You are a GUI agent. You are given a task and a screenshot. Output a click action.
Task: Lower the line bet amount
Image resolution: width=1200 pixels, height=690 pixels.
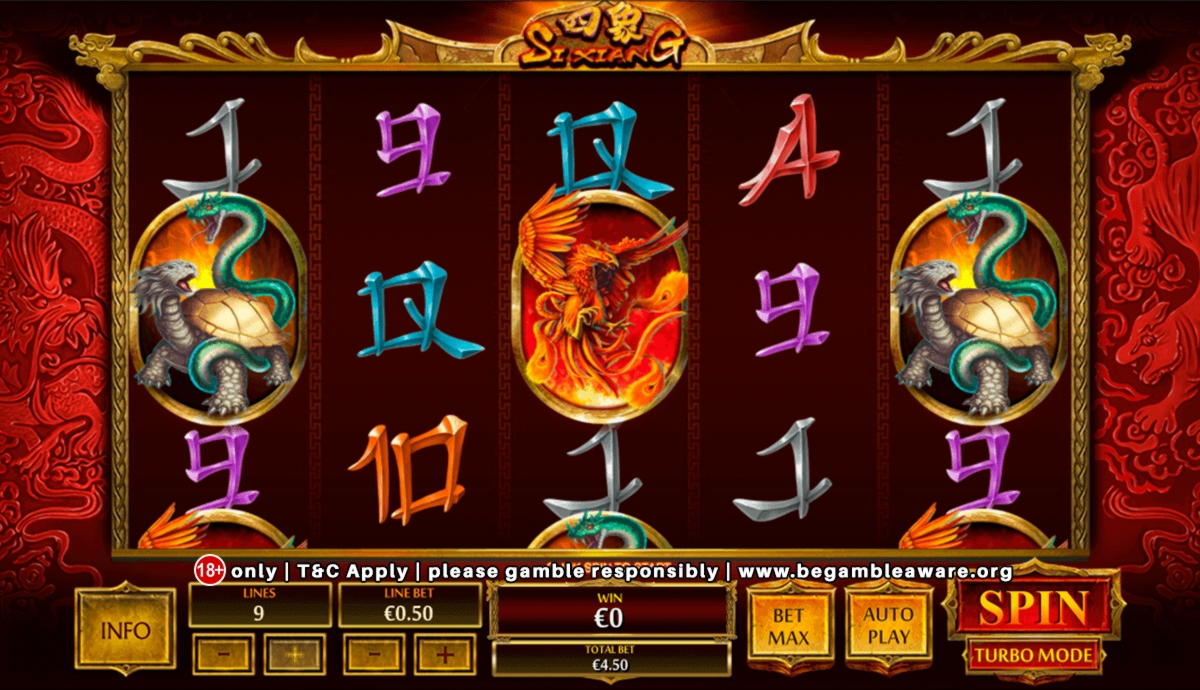374,654
